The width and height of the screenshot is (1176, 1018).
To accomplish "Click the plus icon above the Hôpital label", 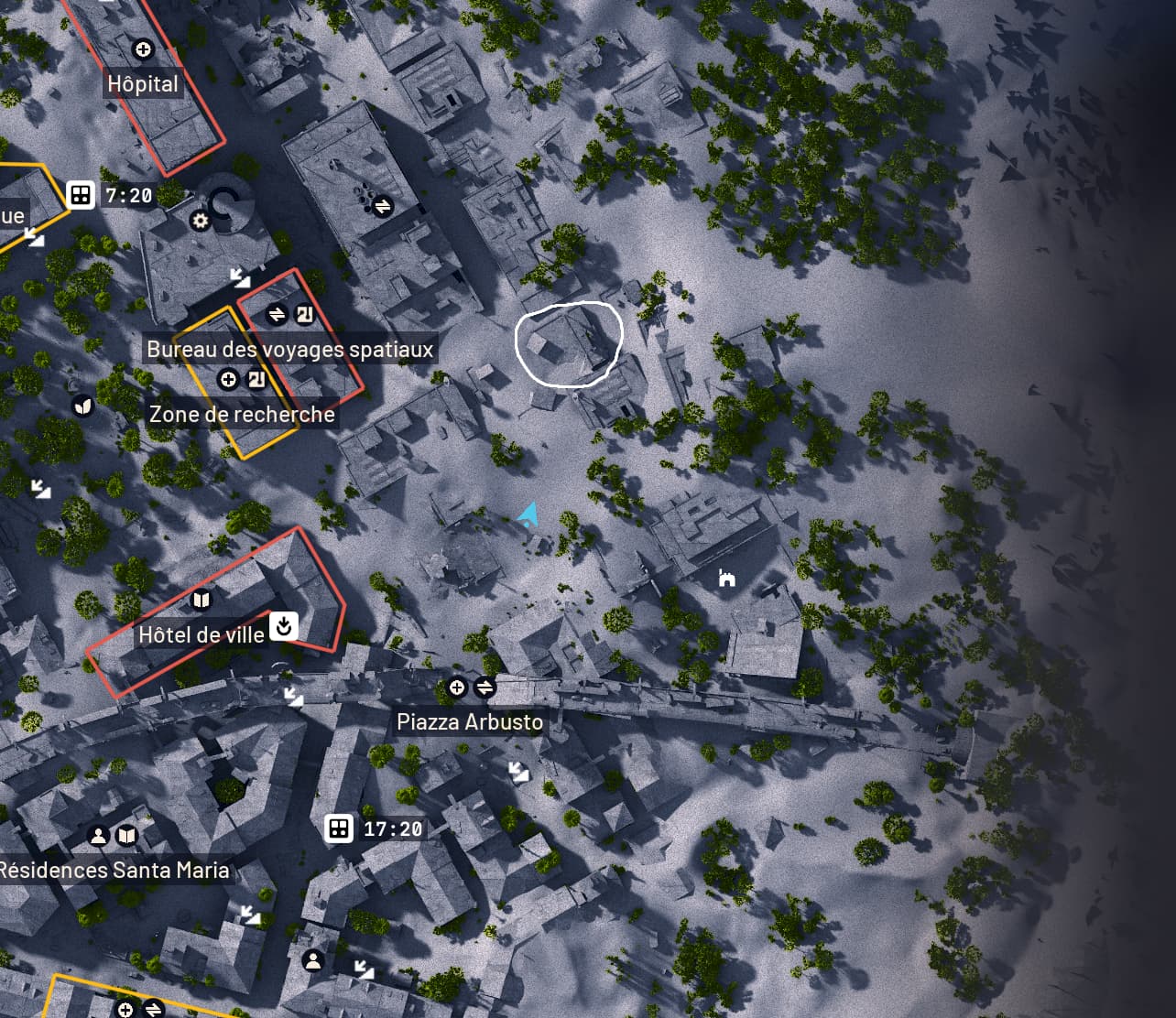I will [143, 49].
